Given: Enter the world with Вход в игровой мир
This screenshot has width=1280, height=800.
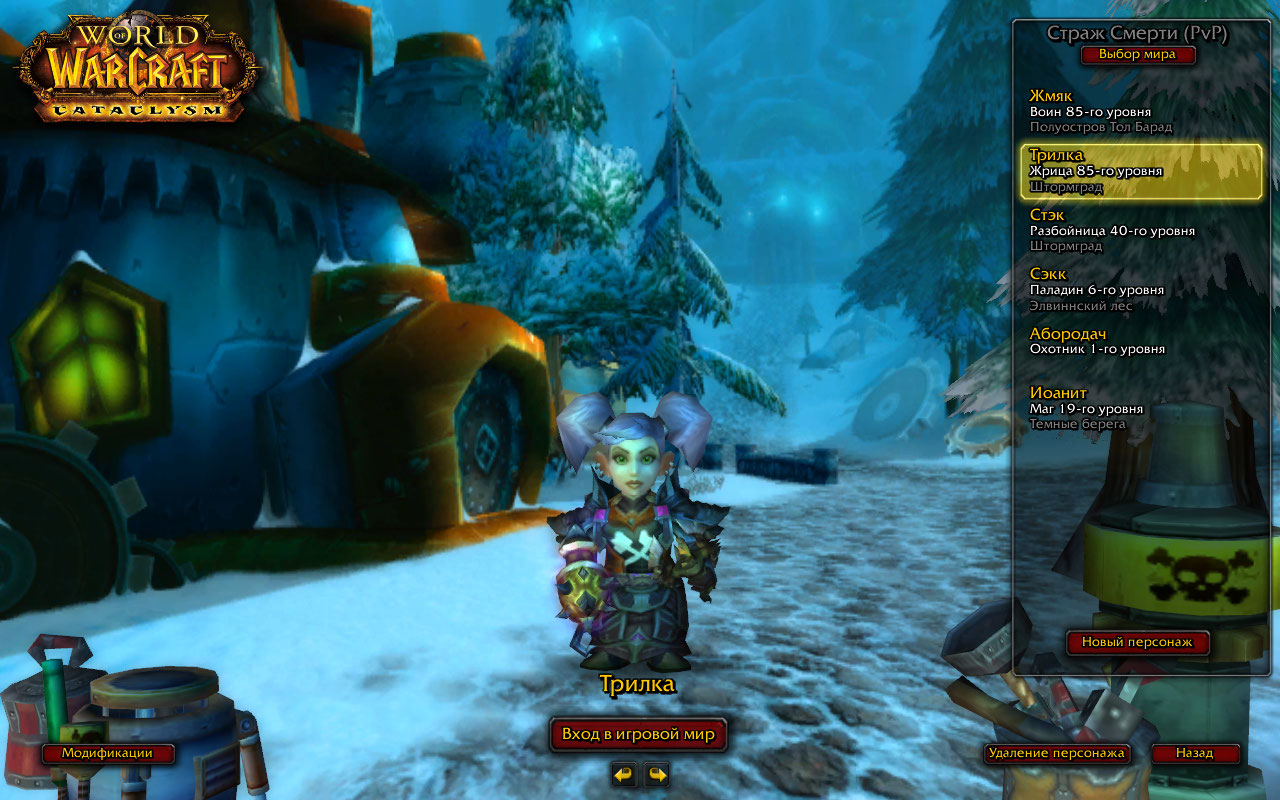Looking at the screenshot, I should [638, 735].
